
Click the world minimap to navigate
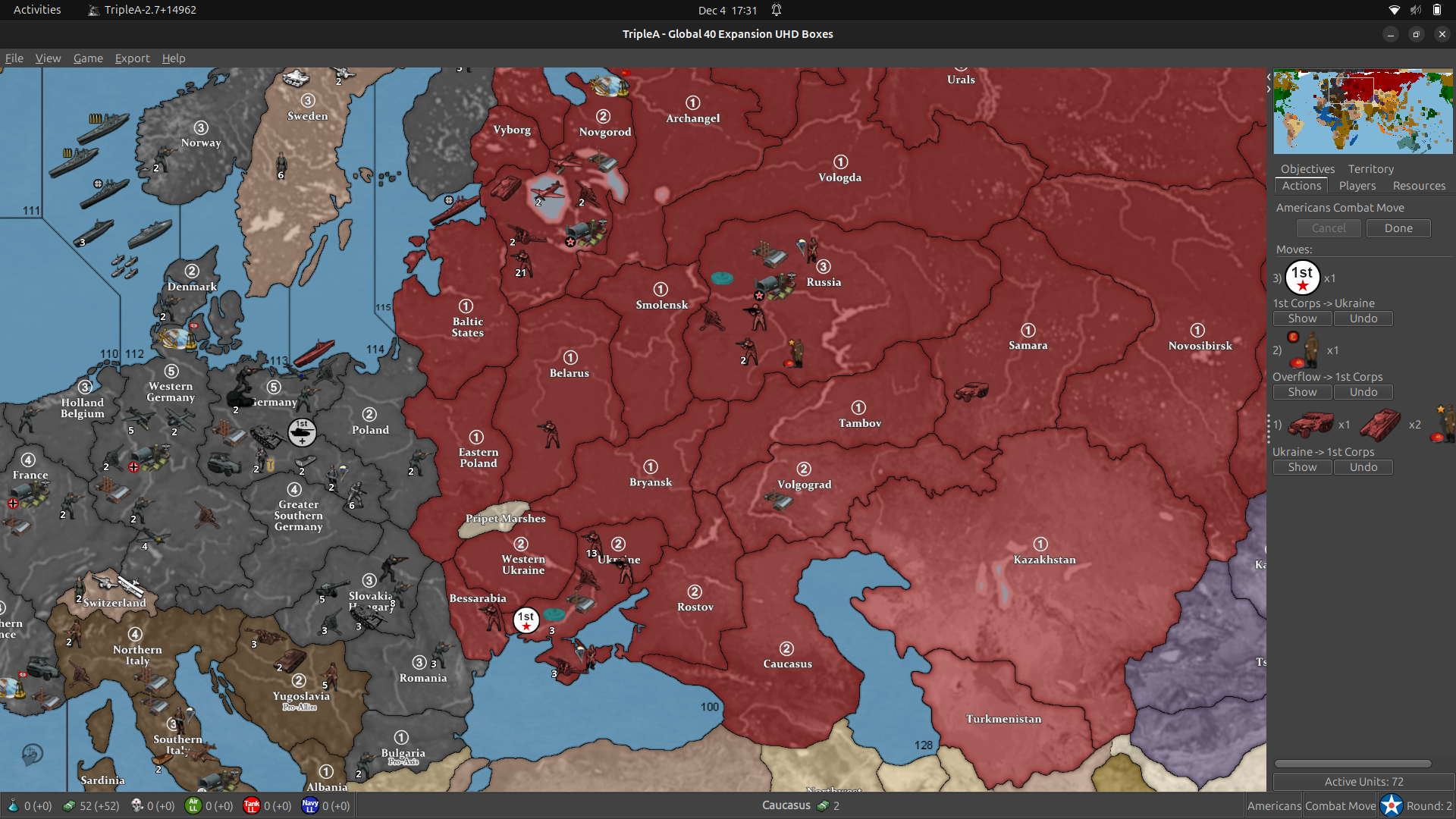[x=1363, y=111]
